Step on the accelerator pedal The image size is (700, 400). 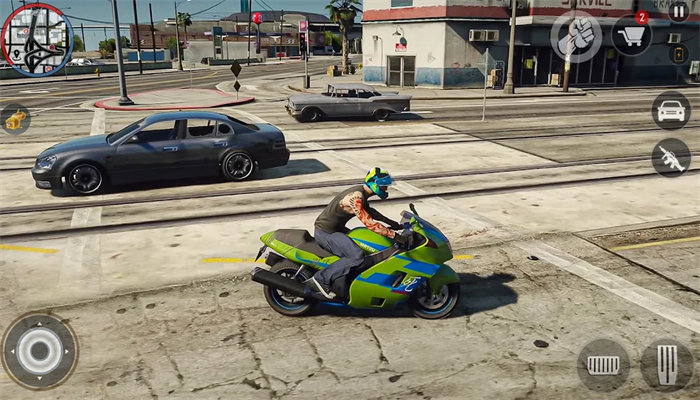(x=667, y=364)
